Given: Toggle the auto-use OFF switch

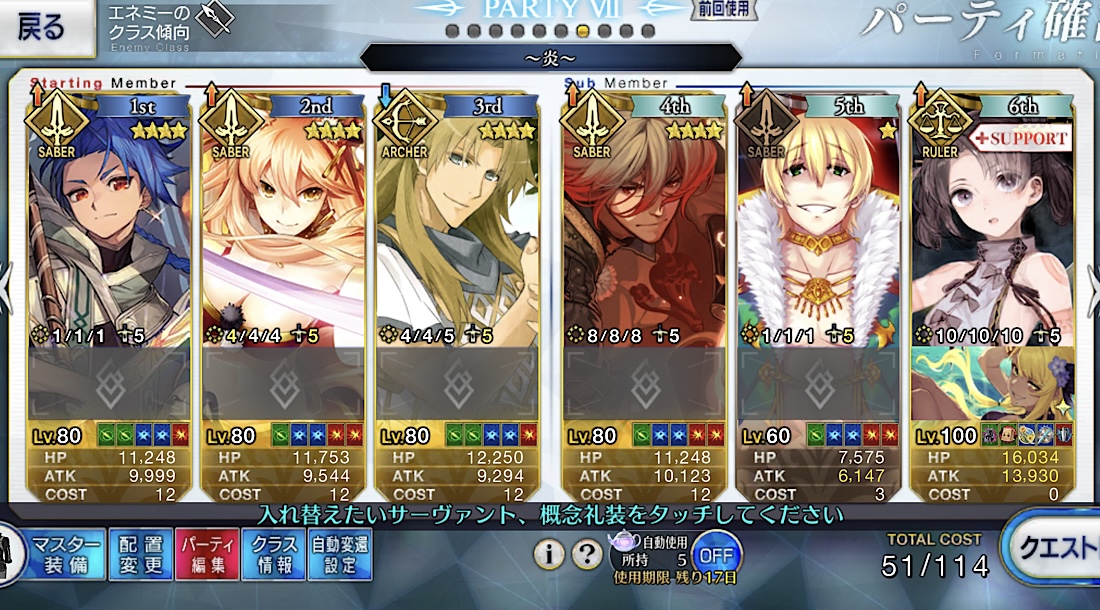Looking at the screenshot, I should coord(716,552).
